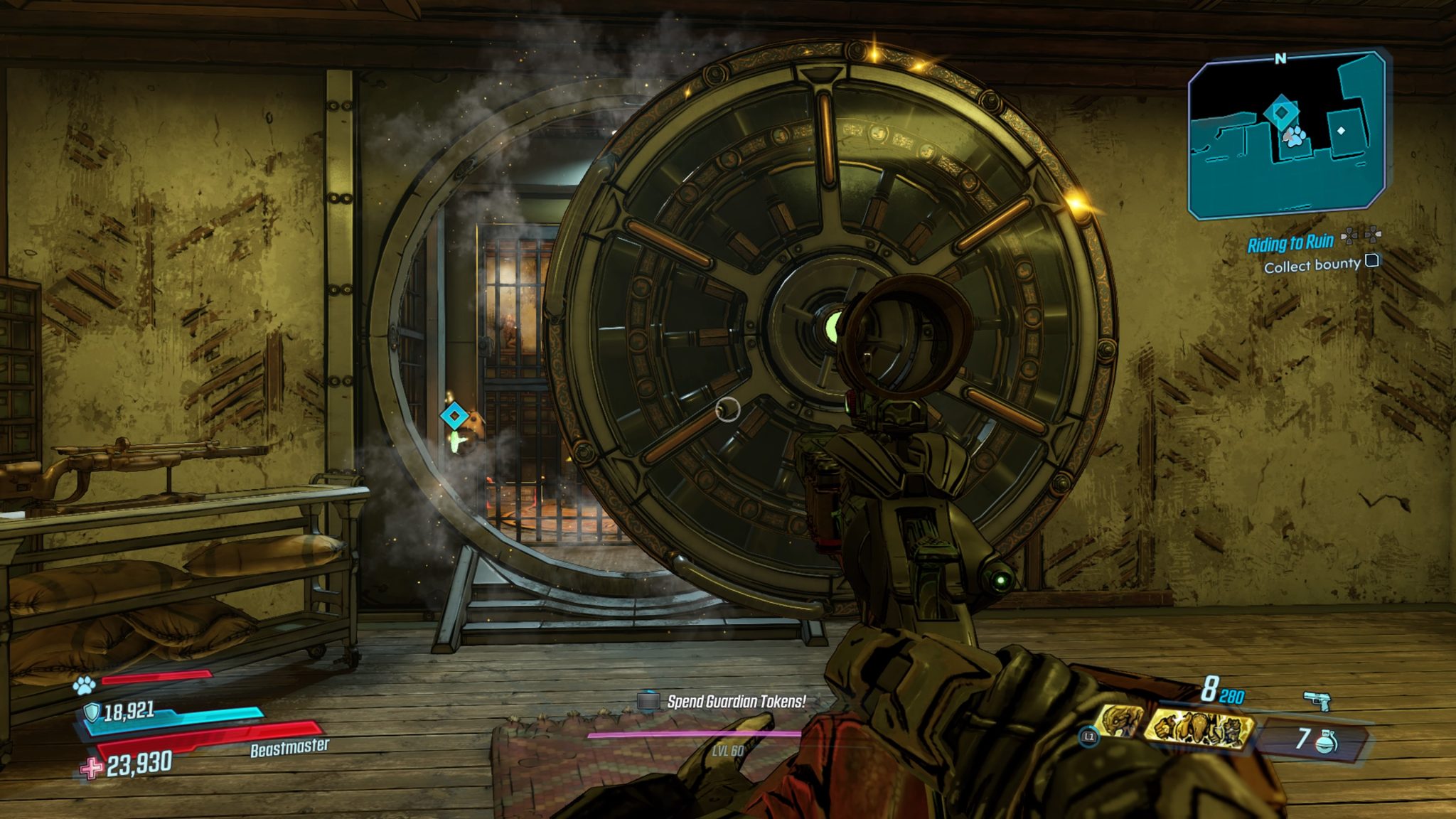Viewport: 1456px width, 819px height.
Task: Click the Collect bounty objective text
Action: click(x=1312, y=266)
